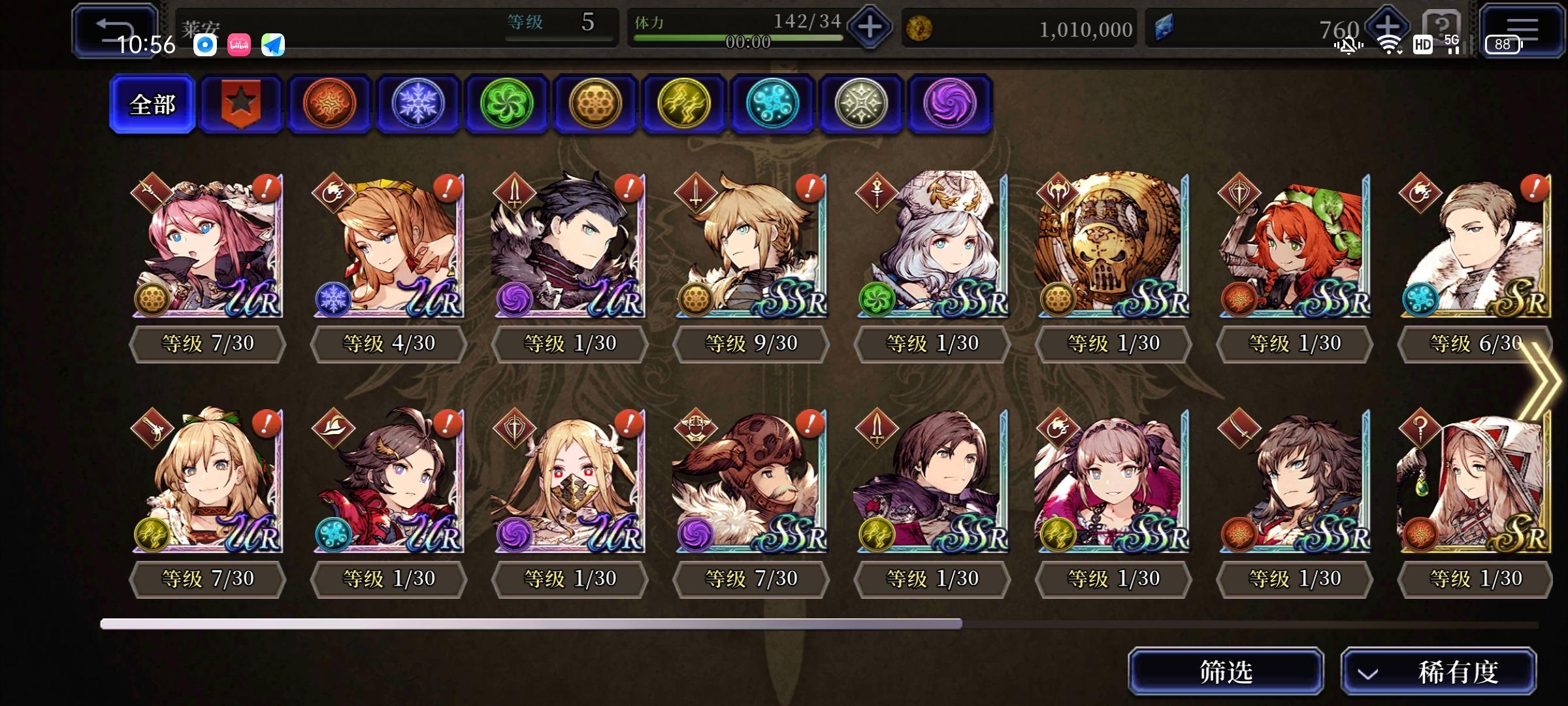
Task: Toggle the favorites star filter
Action: pos(240,103)
